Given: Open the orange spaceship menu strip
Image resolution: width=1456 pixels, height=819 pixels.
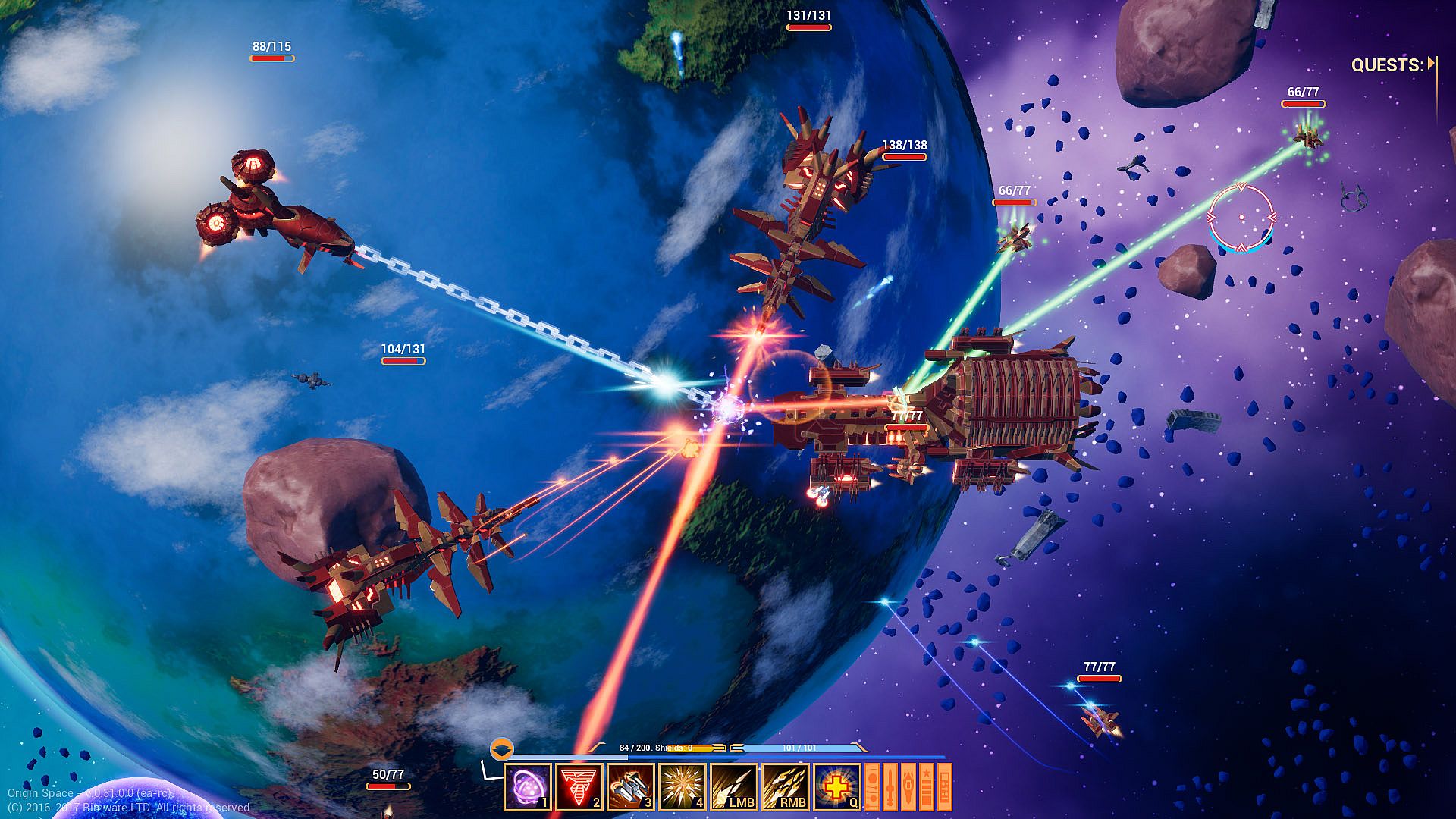Looking at the screenshot, I should pyautogui.click(x=908, y=787).
